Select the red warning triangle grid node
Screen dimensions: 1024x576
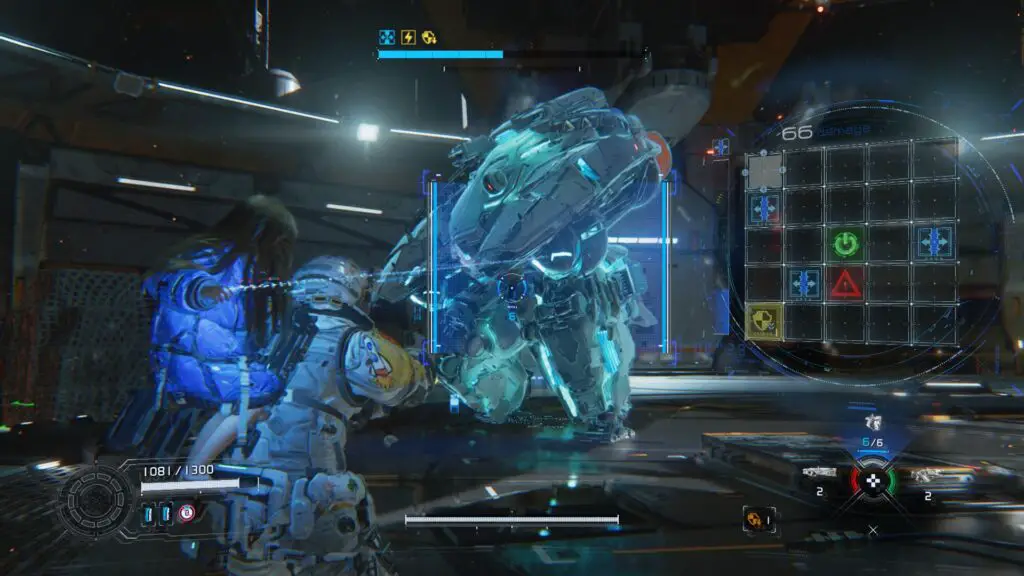coord(847,283)
